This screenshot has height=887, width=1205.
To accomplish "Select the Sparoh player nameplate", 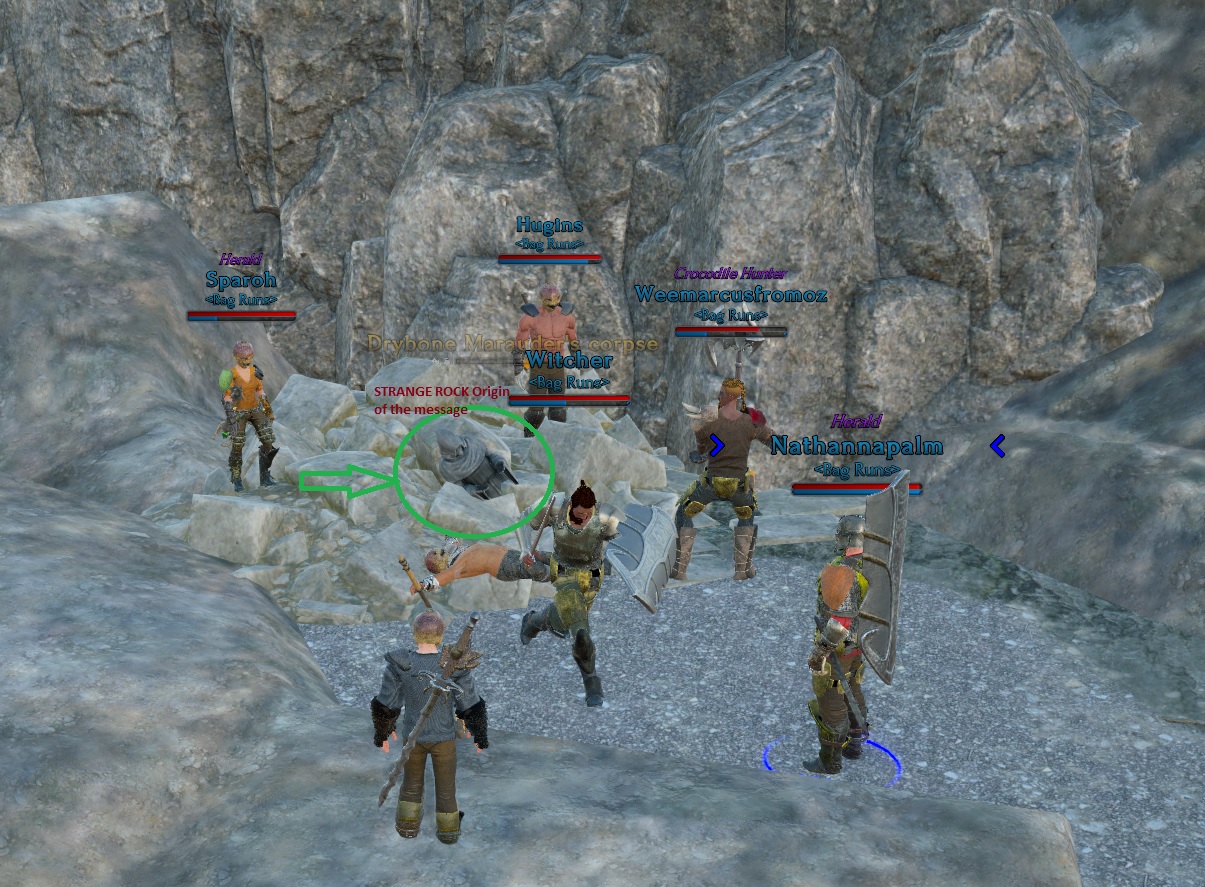I will (x=240, y=279).
